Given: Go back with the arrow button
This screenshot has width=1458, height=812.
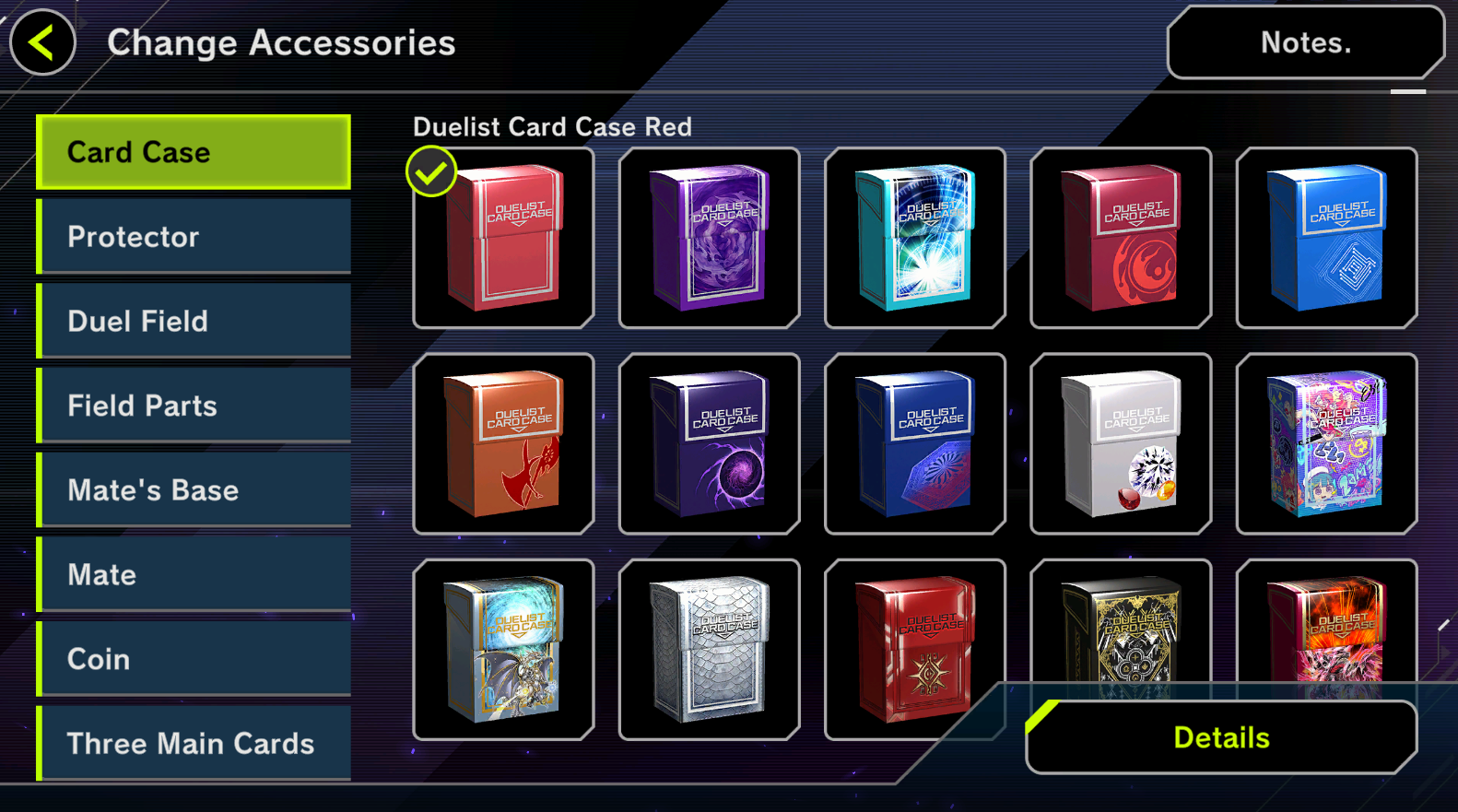Looking at the screenshot, I should 42,42.
